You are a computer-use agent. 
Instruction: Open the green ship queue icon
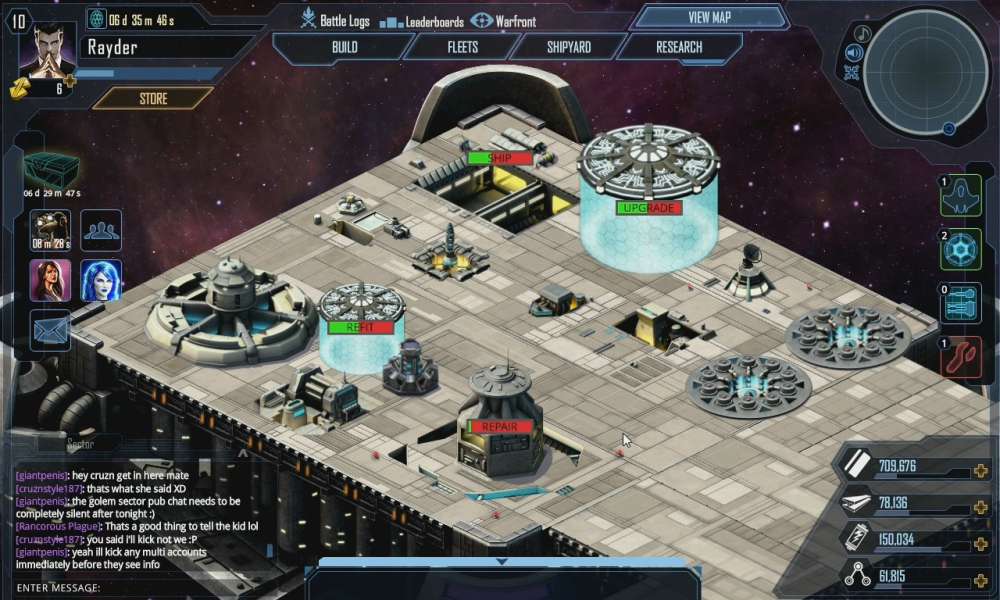tap(961, 196)
